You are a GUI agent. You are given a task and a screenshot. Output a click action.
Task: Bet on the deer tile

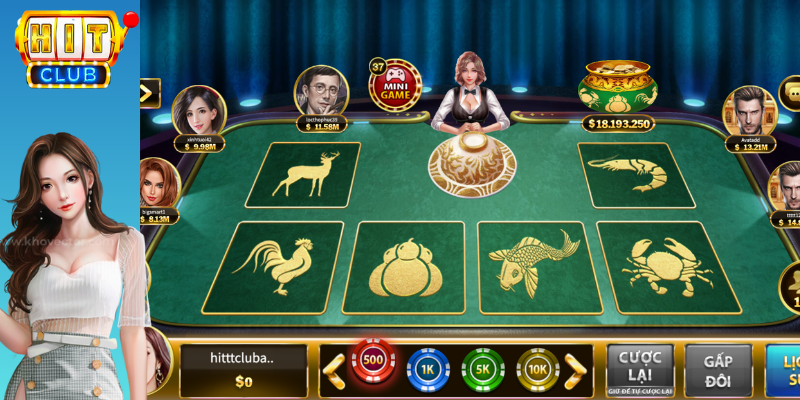pyautogui.click(x=303, y=174)
